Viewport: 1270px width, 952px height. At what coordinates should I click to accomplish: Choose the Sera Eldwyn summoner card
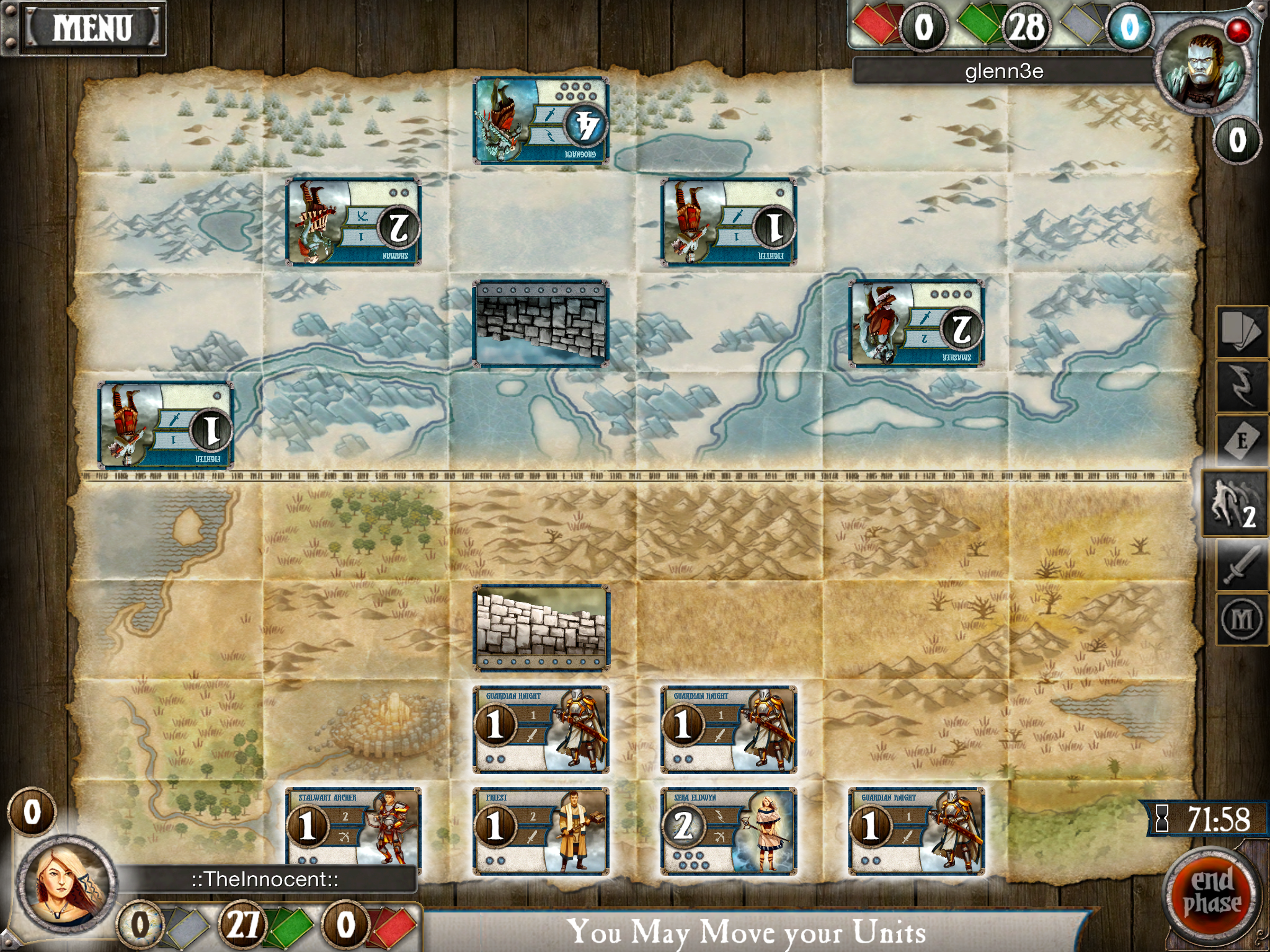tap(729, 831)
